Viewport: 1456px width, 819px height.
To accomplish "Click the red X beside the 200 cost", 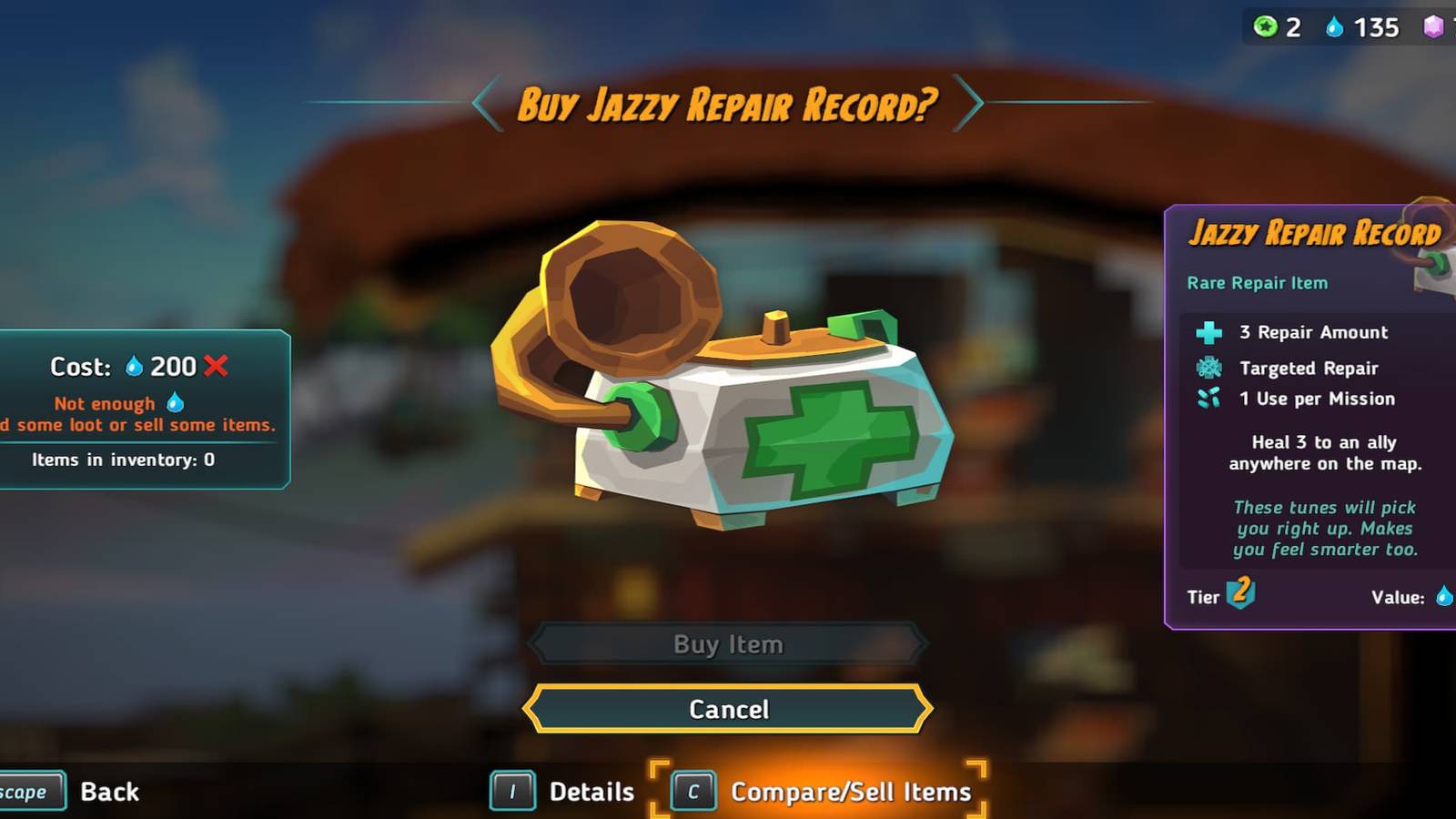I will coord(216,367).
